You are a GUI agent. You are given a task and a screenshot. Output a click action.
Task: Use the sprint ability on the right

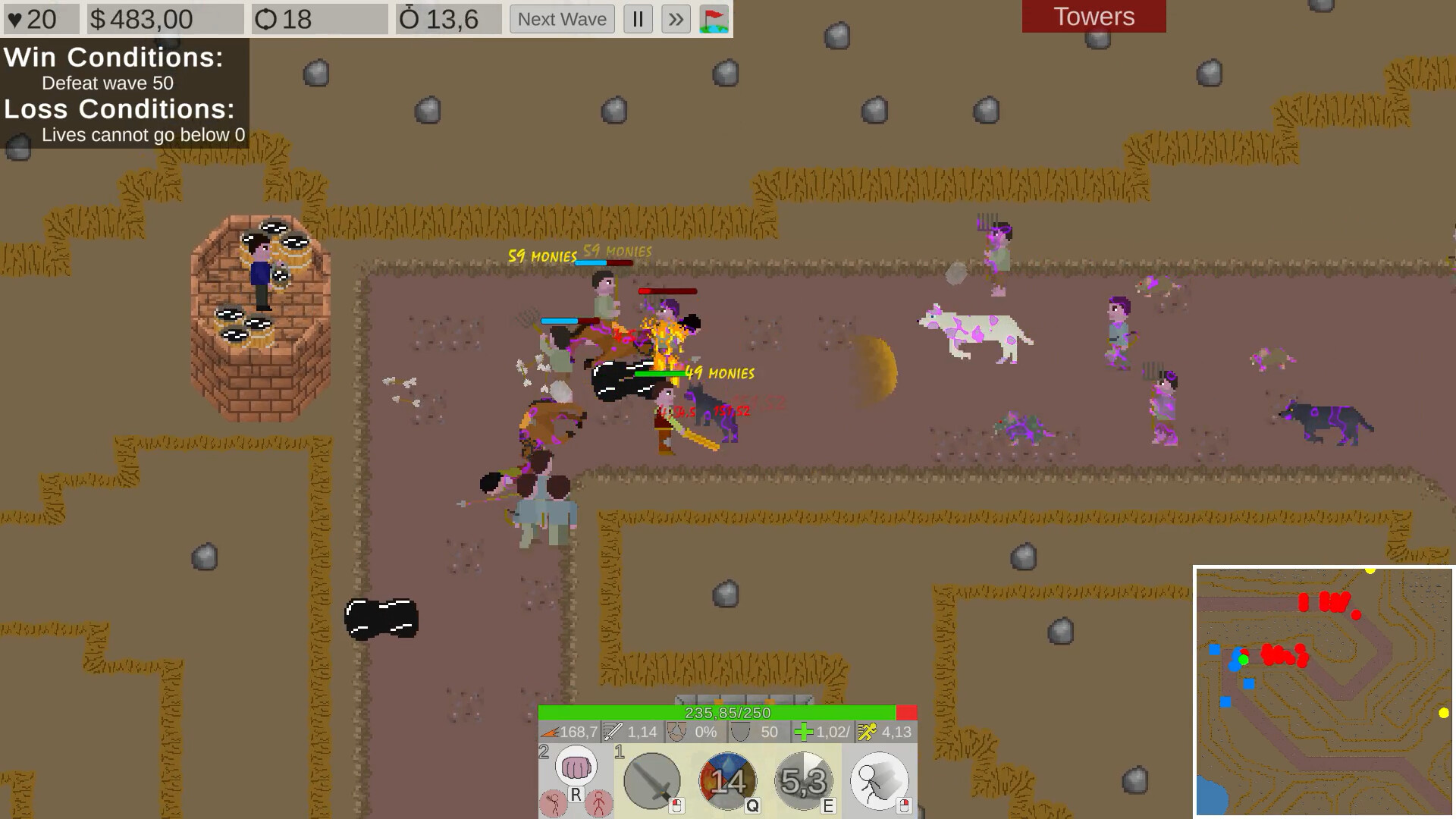pos(878,780)
